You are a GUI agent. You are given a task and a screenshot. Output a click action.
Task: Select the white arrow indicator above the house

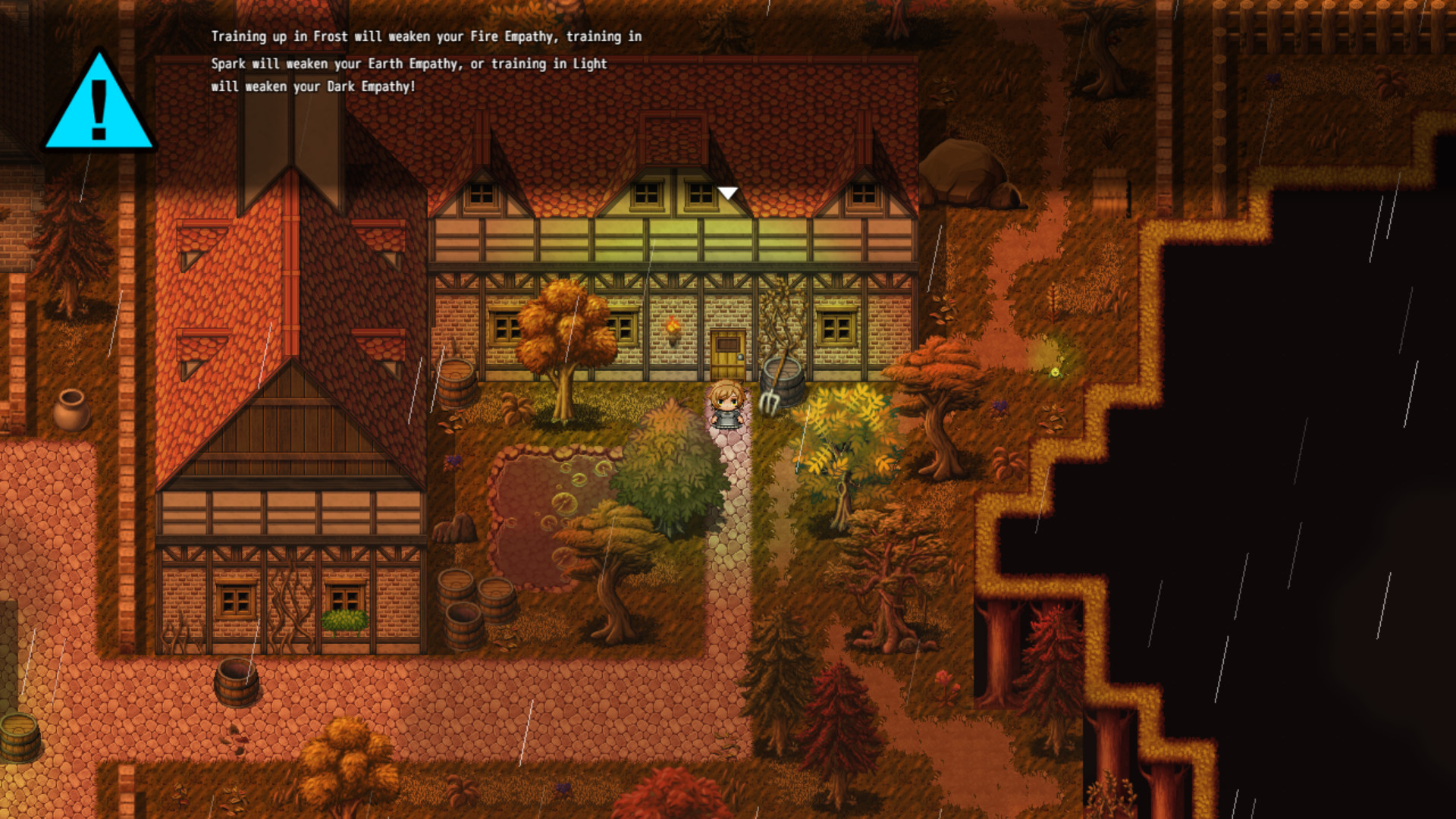click(728, 193)
